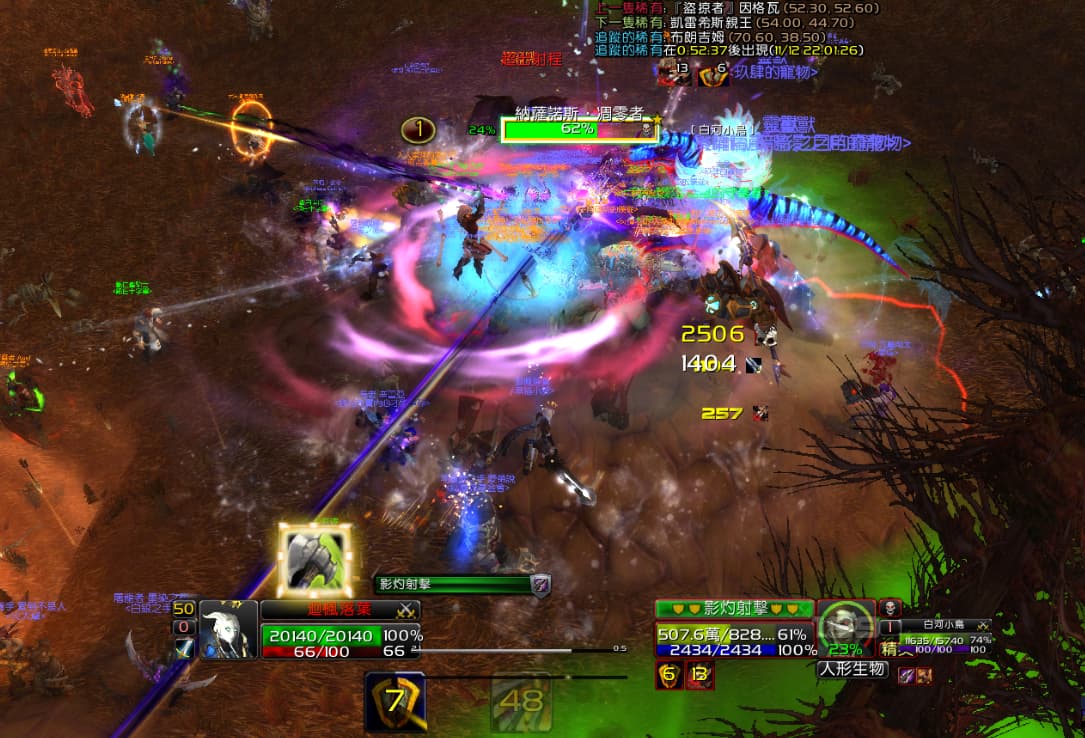
Task: Click the 人形生物 creature type label
Action: point(853,669)
